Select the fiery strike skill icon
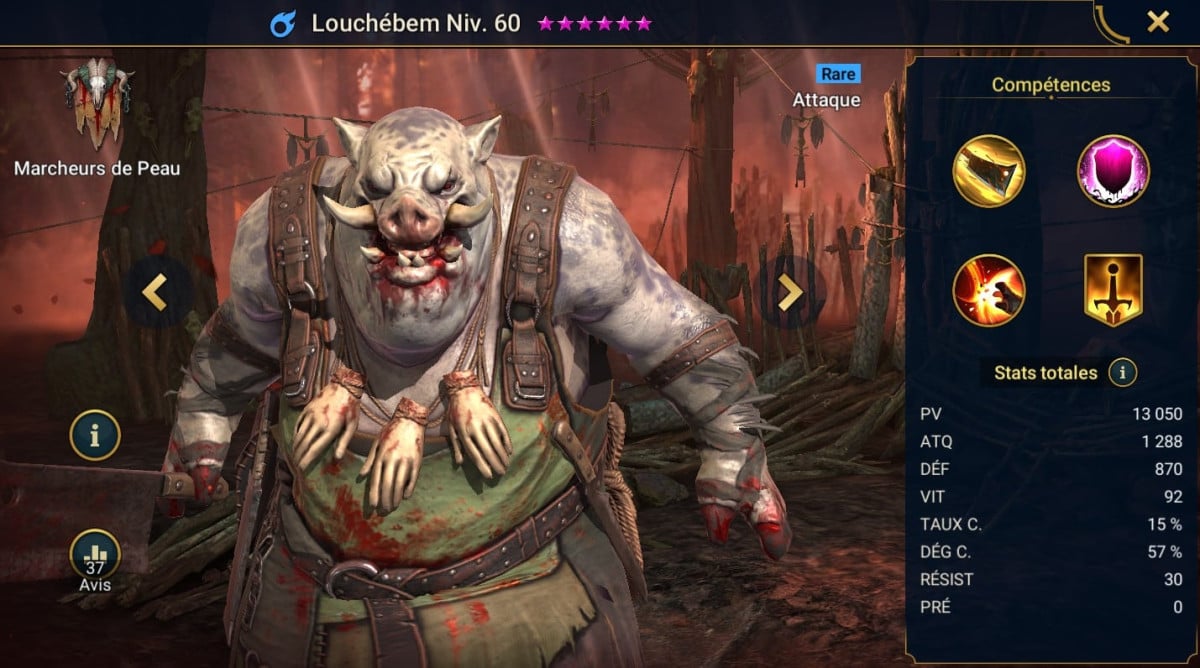The image size is (1200, 668). (989, 290)
